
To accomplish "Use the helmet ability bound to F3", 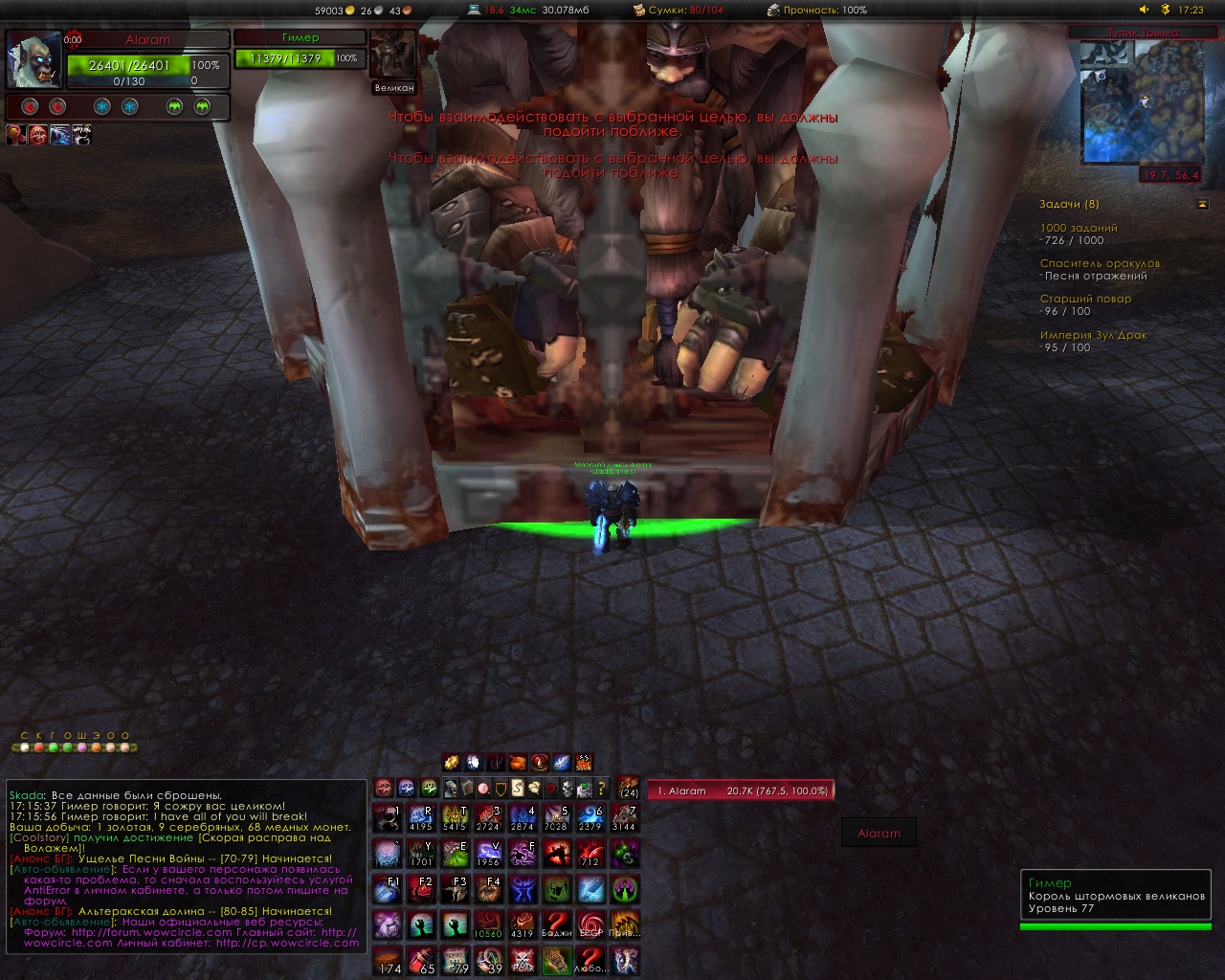I will 456,889.
